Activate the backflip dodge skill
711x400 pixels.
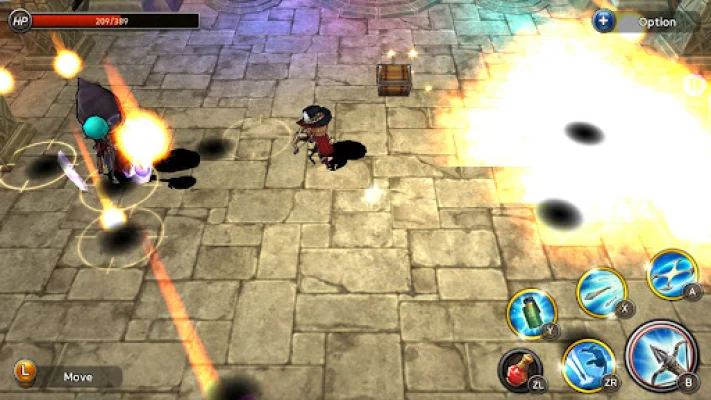coord(587,364)
